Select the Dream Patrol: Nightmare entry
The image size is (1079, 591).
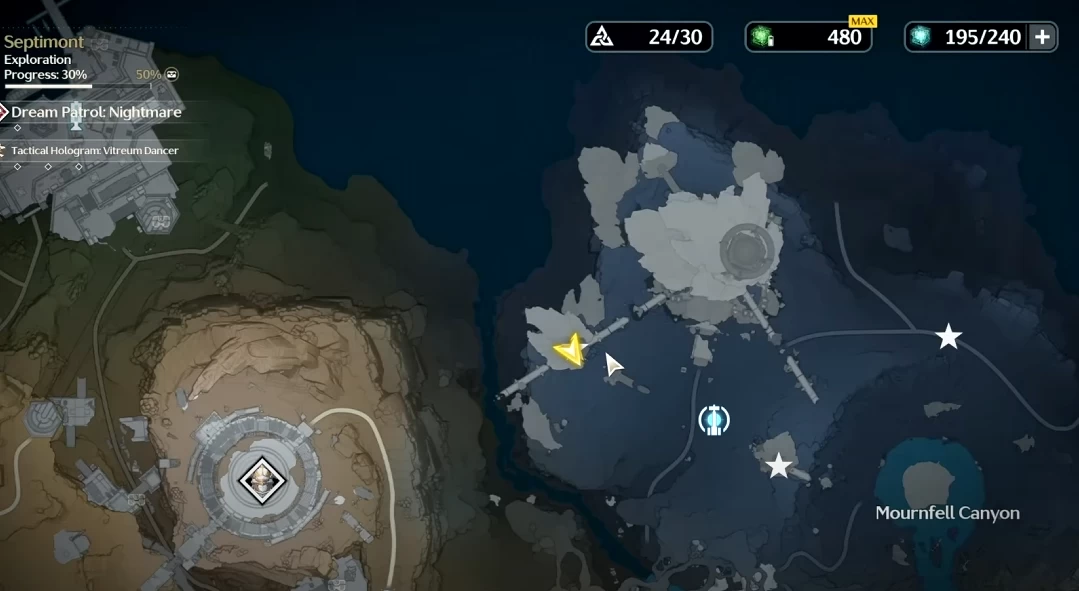click(96, 112)
